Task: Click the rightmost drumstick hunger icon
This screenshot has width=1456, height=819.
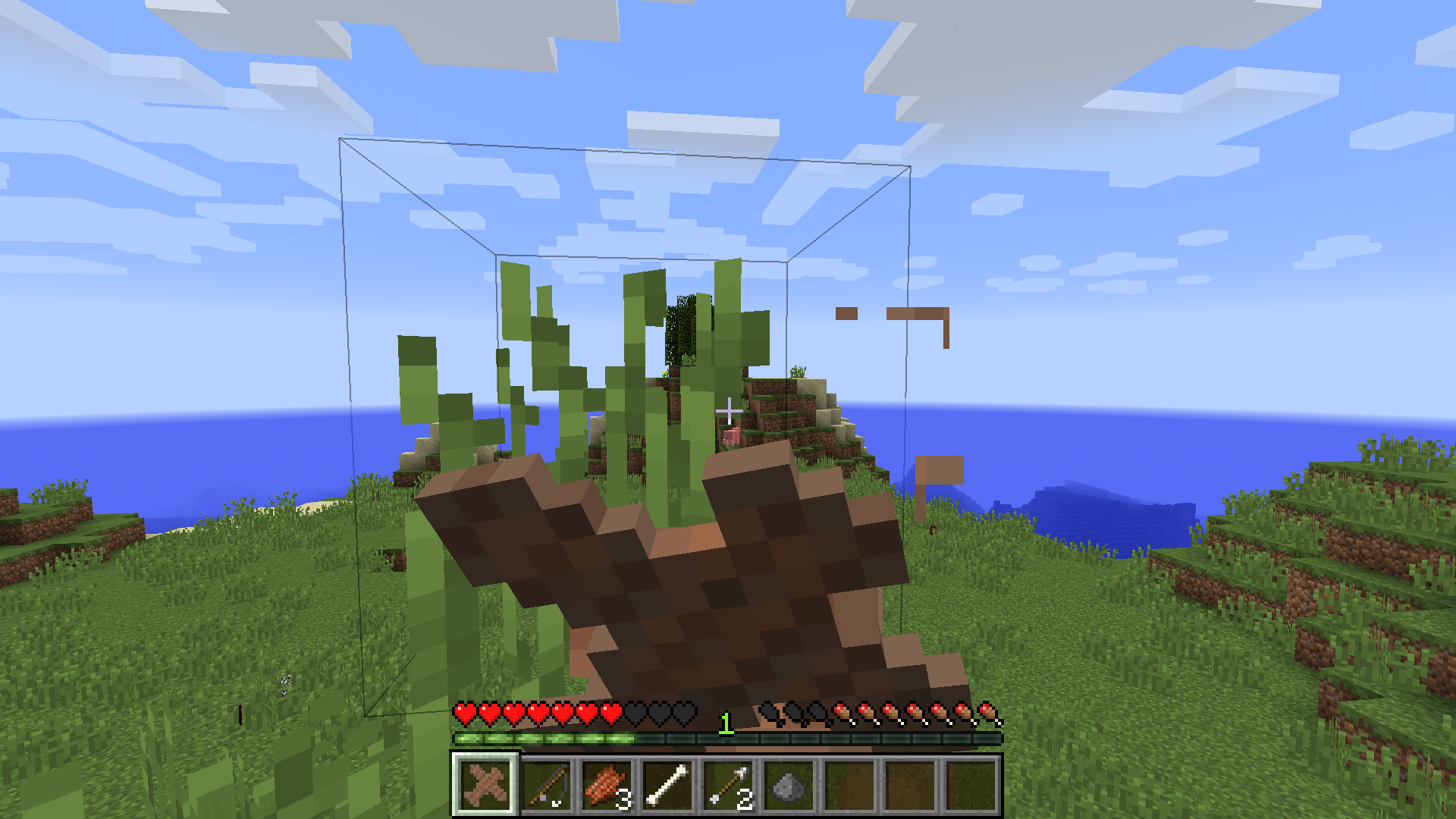Action: pos(990,713)
